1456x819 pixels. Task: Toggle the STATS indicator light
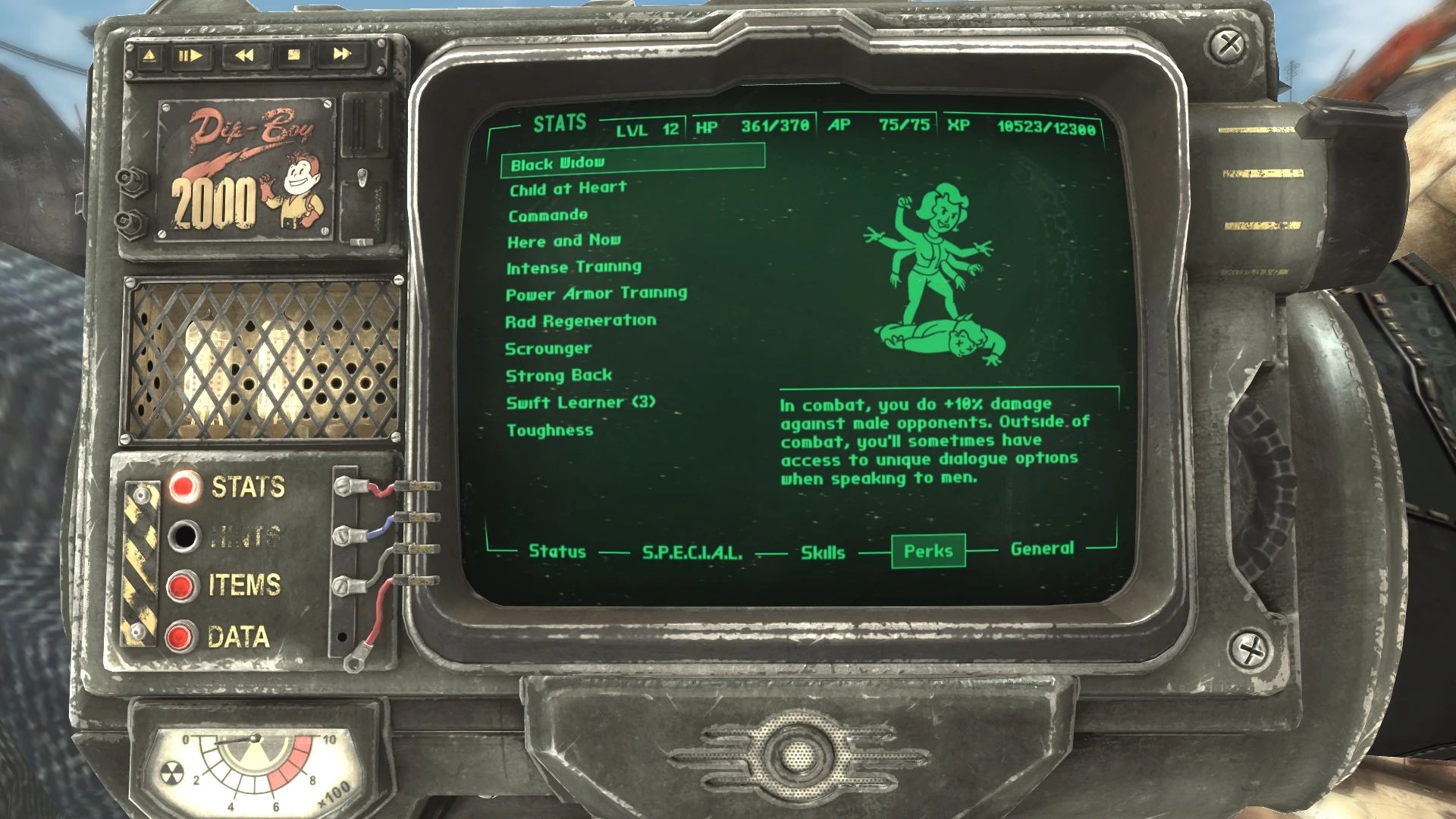point(182,487)
